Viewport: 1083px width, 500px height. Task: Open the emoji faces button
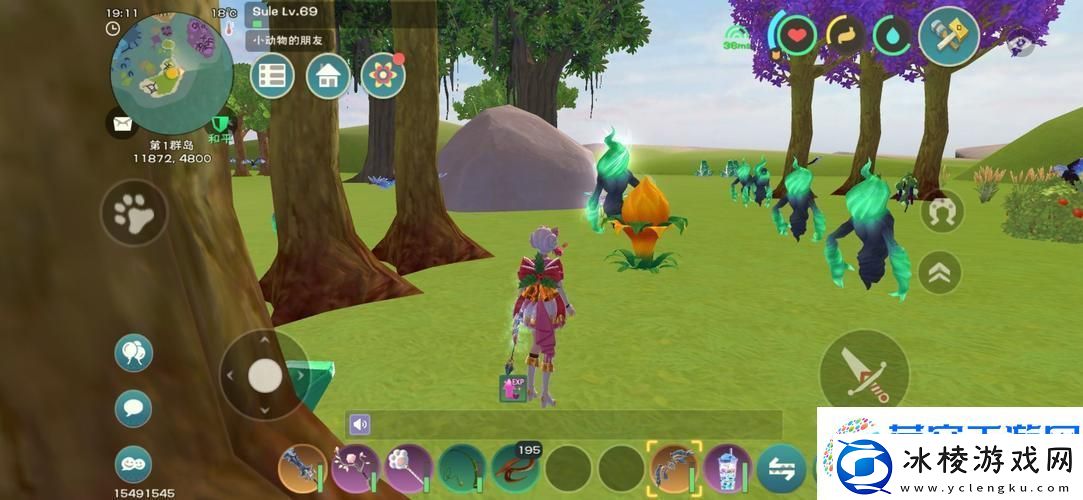click(x=133, y=463)
